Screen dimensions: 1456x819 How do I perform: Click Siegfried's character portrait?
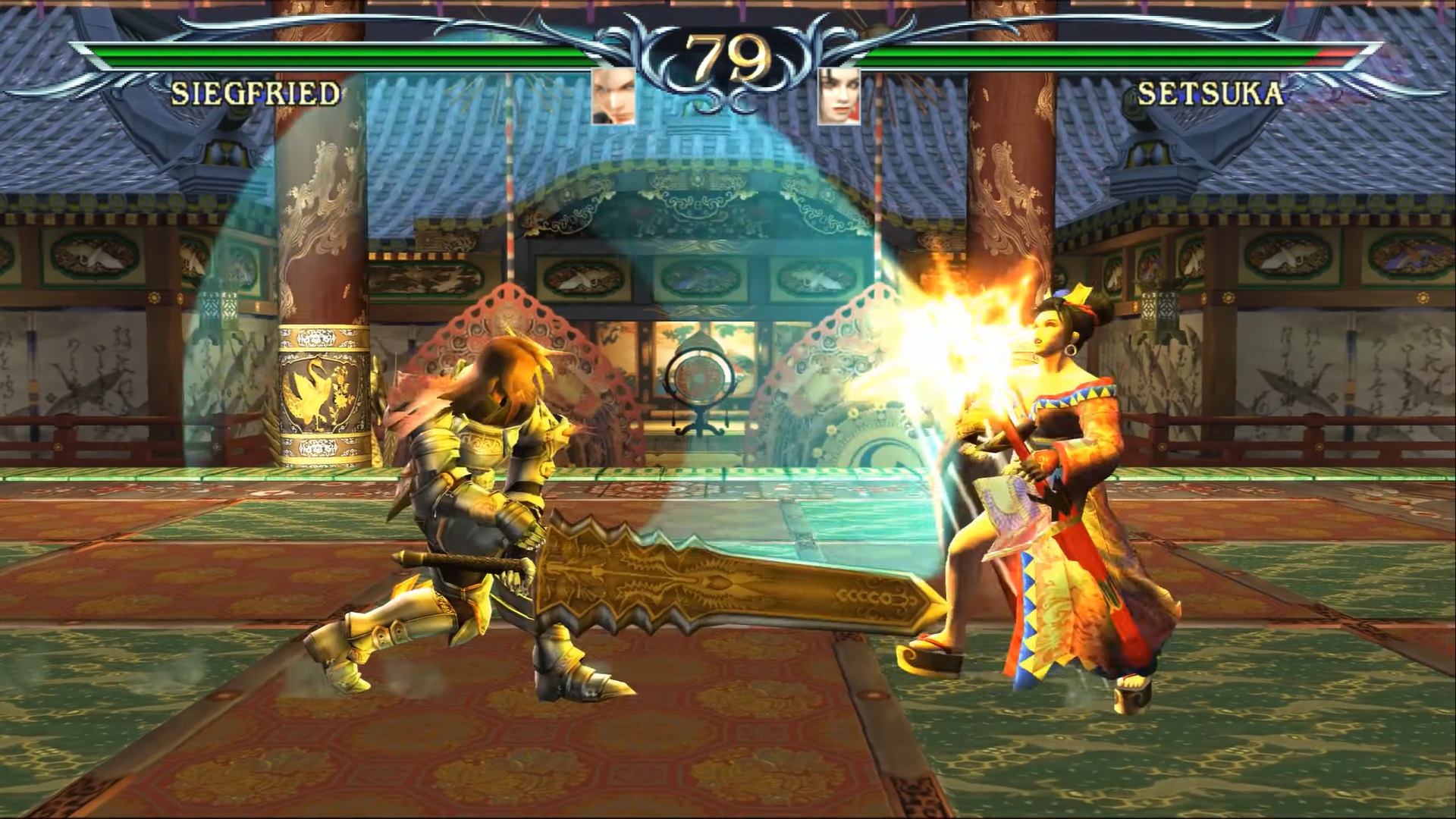pos(613,96)
